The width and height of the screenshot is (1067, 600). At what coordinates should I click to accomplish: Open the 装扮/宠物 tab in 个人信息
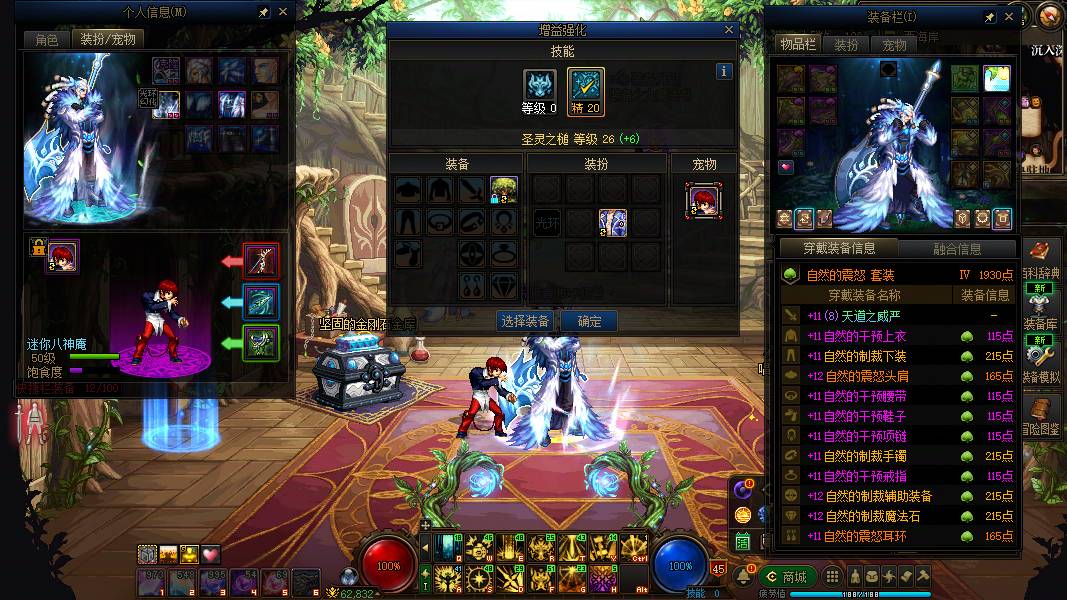[x=107, y=39]
